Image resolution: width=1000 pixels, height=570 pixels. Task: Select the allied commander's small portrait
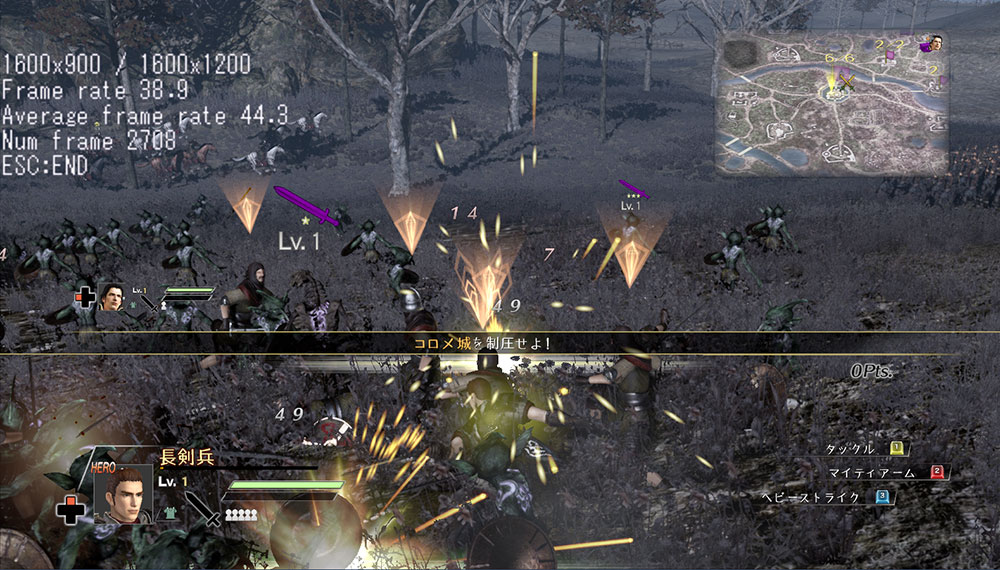(x=111, y=296)
